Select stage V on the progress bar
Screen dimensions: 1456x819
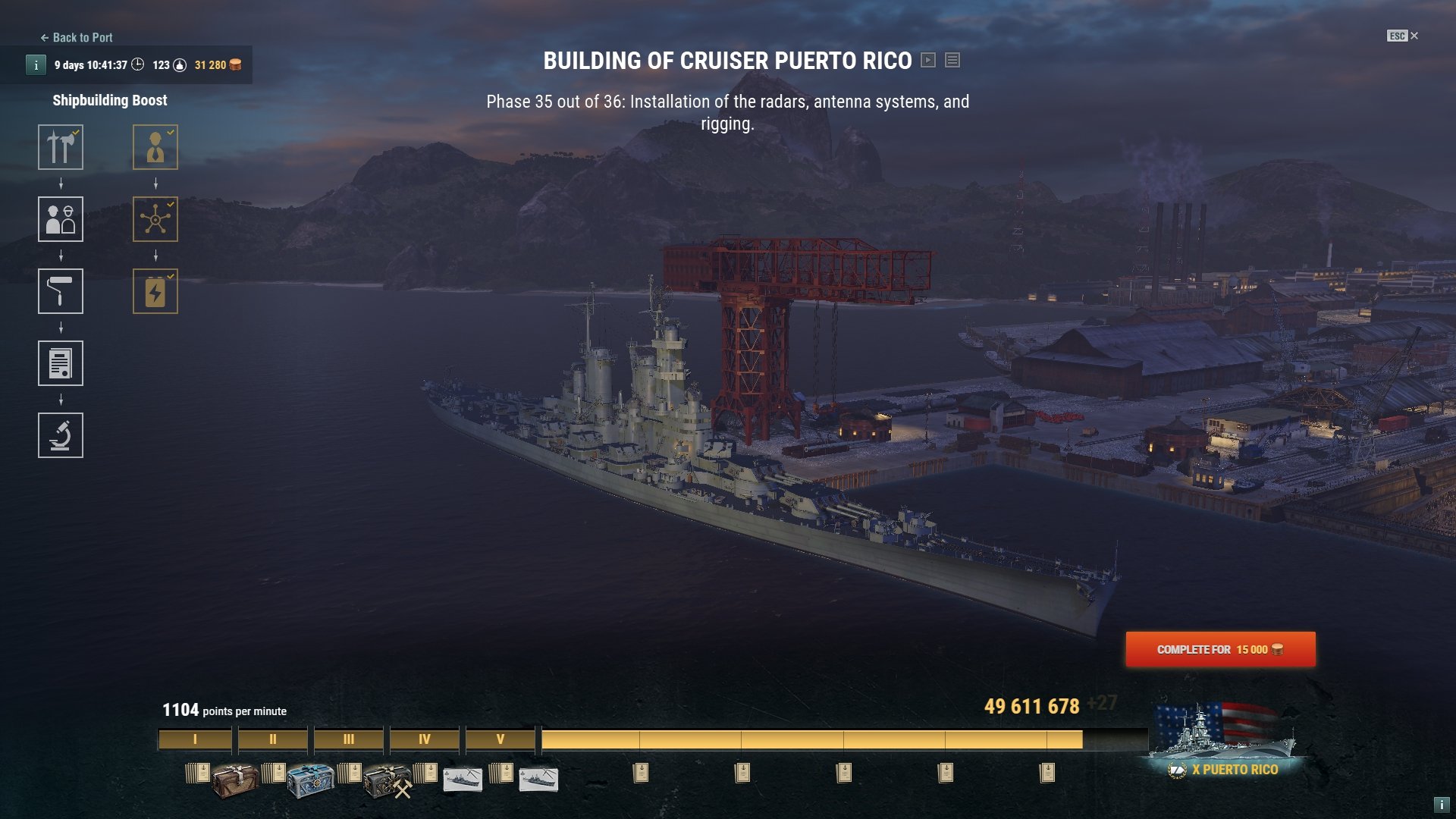click(500, 739)
